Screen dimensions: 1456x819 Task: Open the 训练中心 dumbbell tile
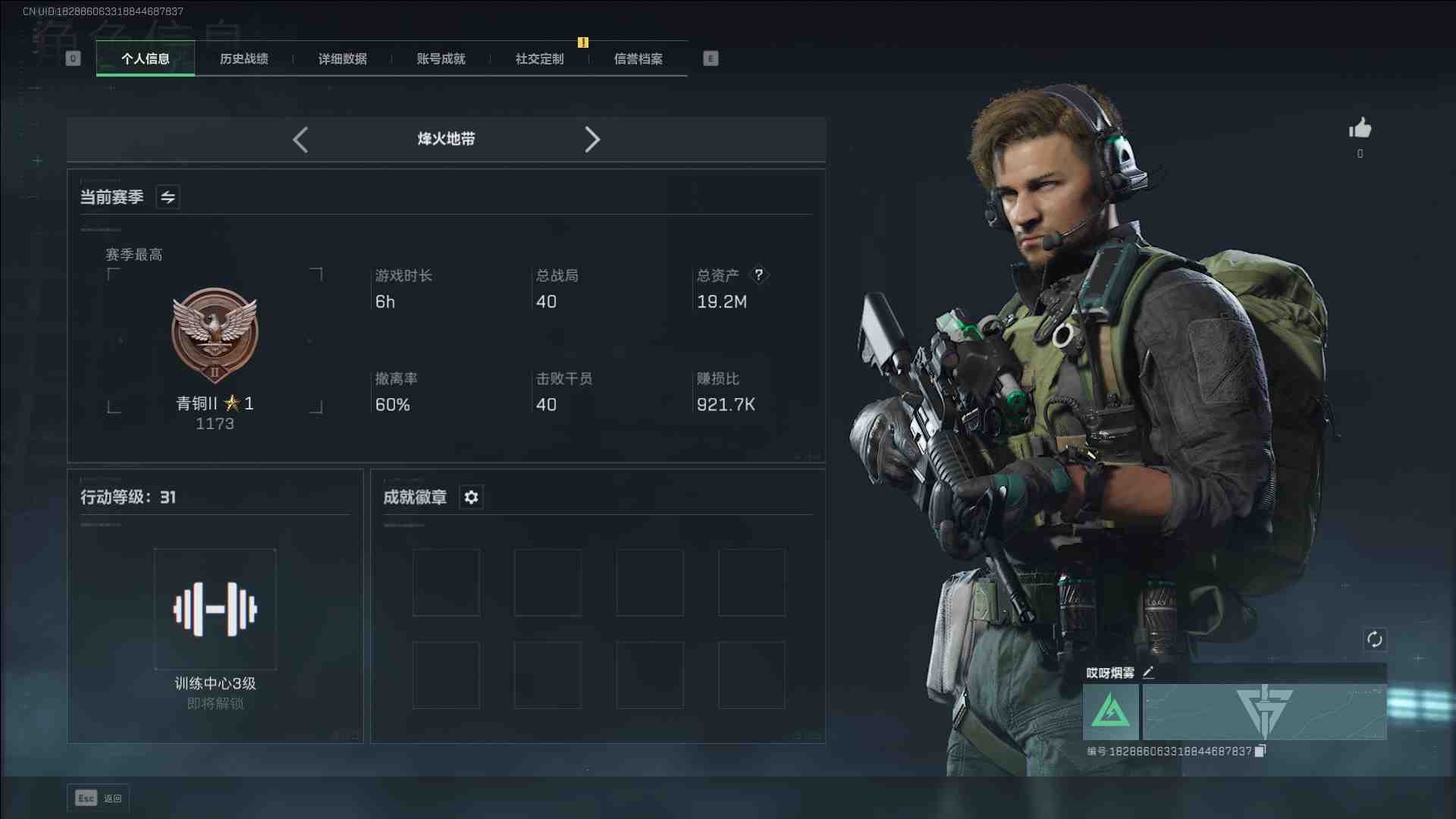(215, 609)
